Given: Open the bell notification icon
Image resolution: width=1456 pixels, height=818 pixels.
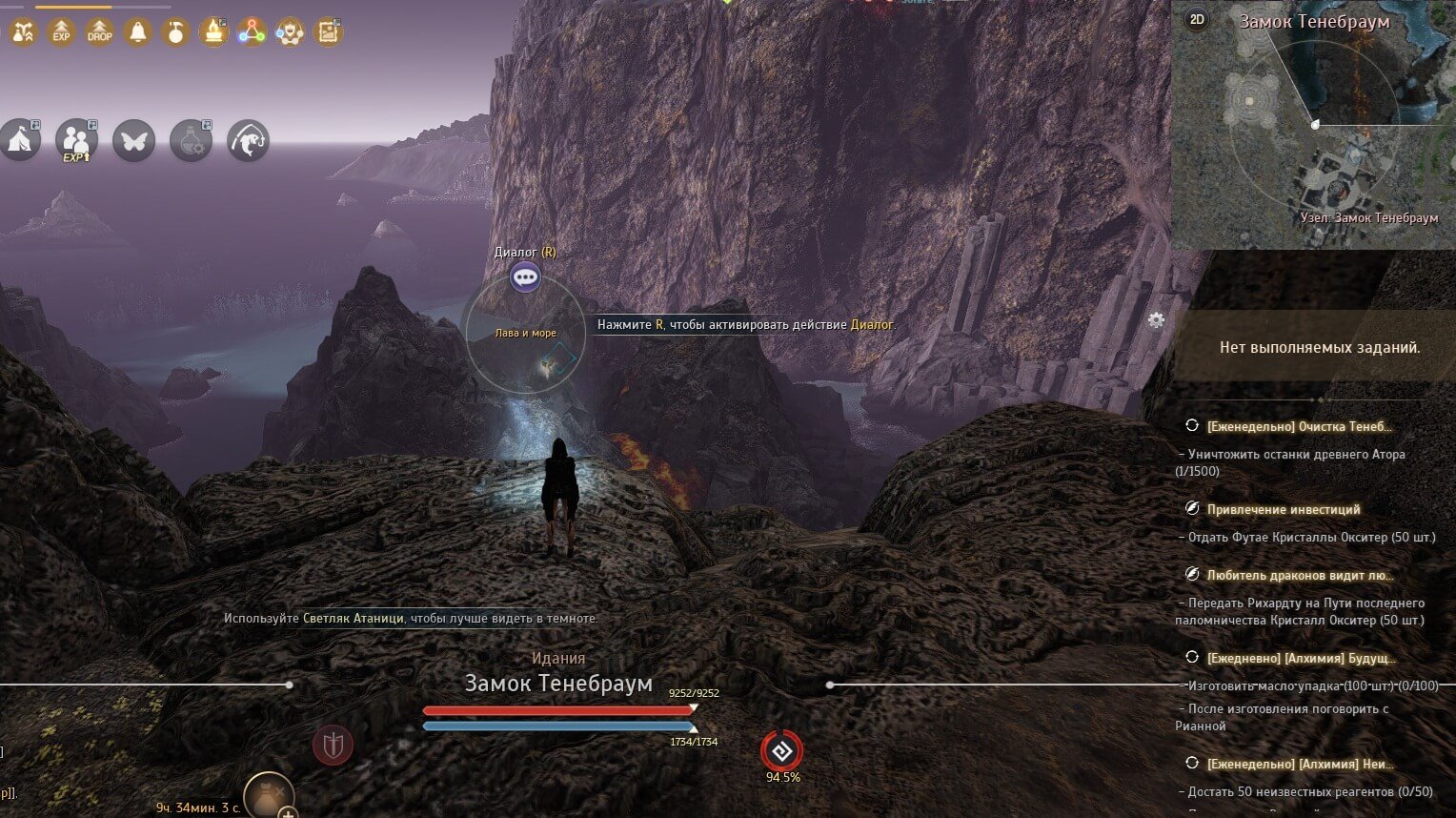Looking at the screenshot, I should pyautogui.click(x=138, y=32).
